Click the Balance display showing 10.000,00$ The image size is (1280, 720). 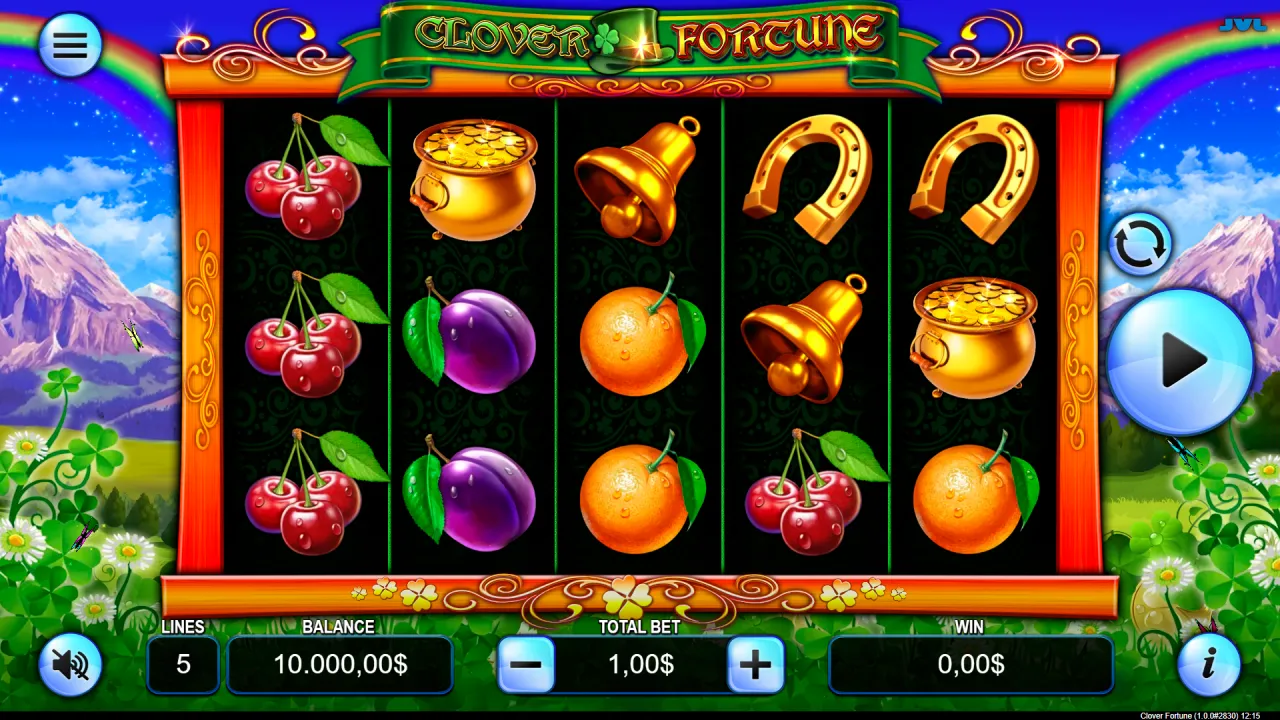coord(339,664)
